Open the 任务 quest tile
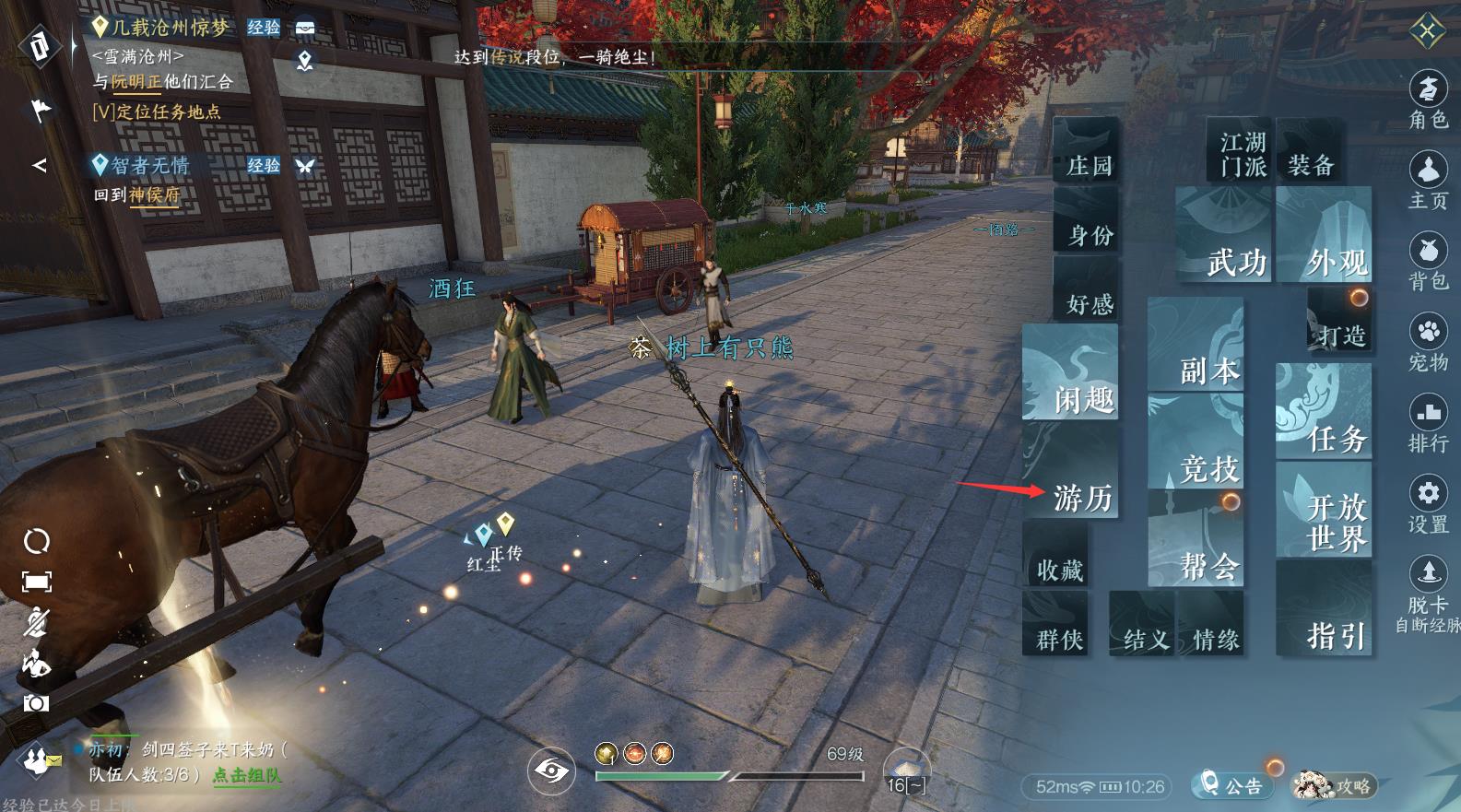 (1326, 413)
